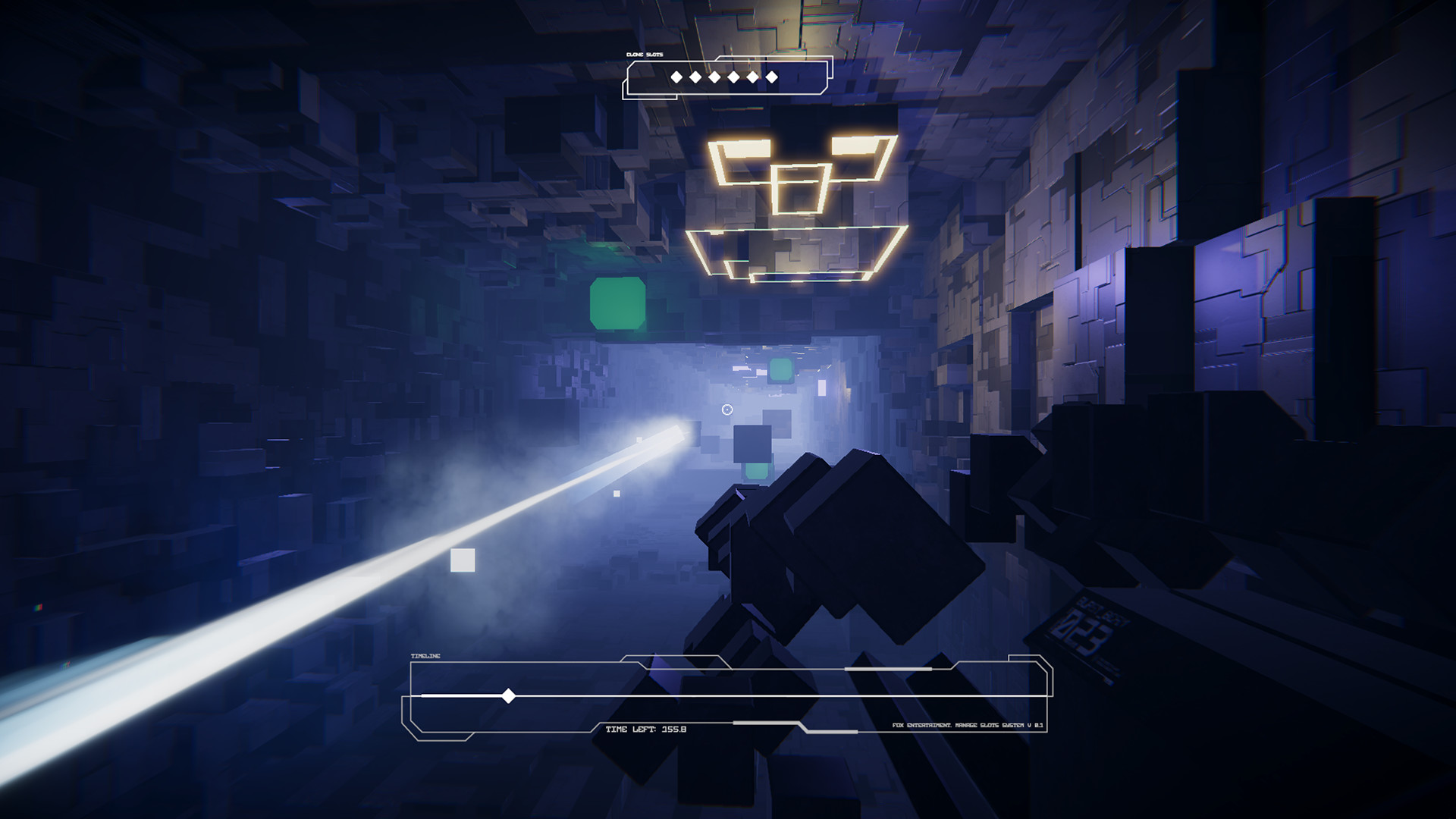The height and width of the screenshot is (819, 1456).
Task: Select the fifth diamond in the slot bar
Action: point(752,77)
